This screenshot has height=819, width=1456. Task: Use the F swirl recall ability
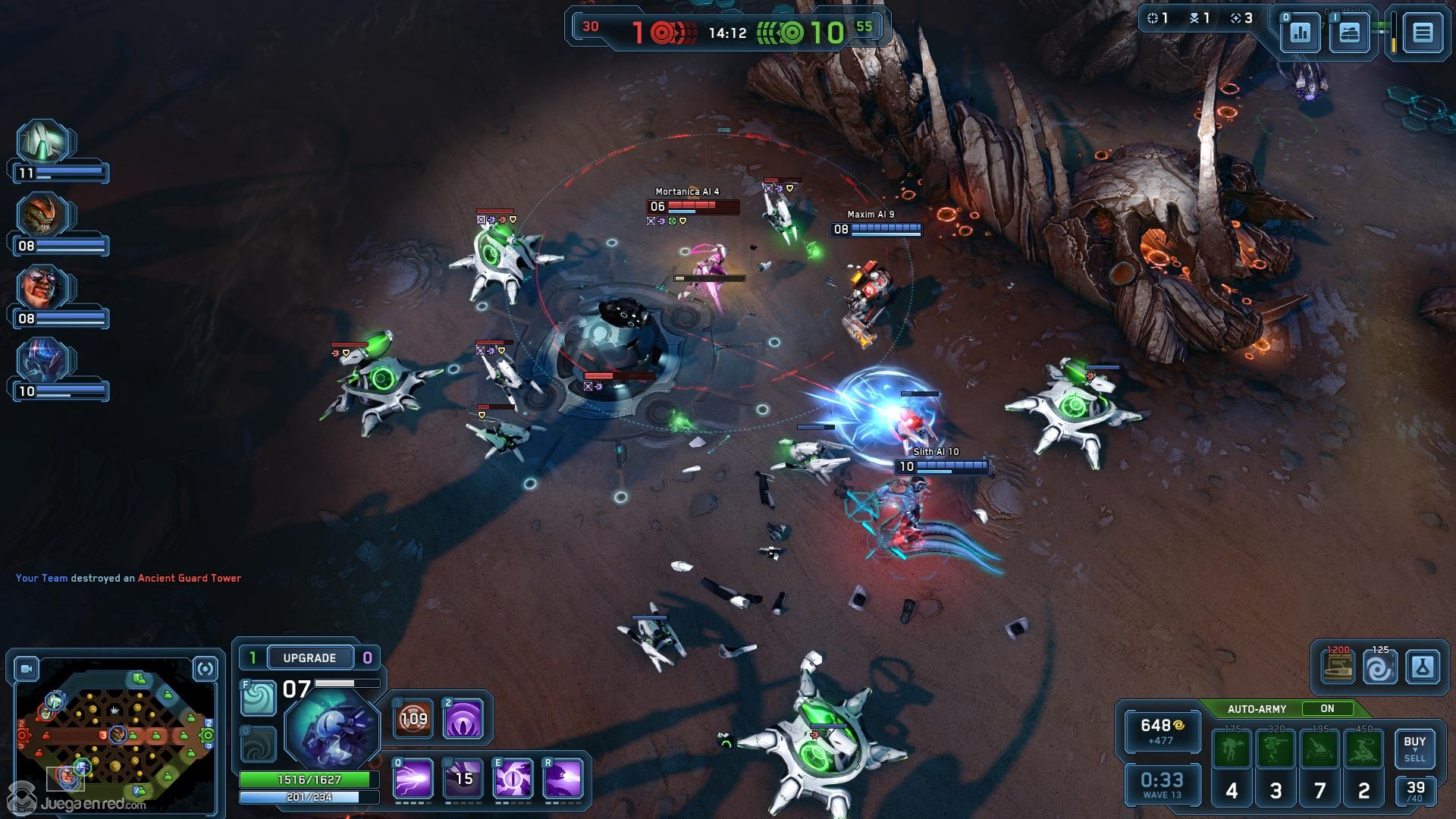(x=258, y=698)
